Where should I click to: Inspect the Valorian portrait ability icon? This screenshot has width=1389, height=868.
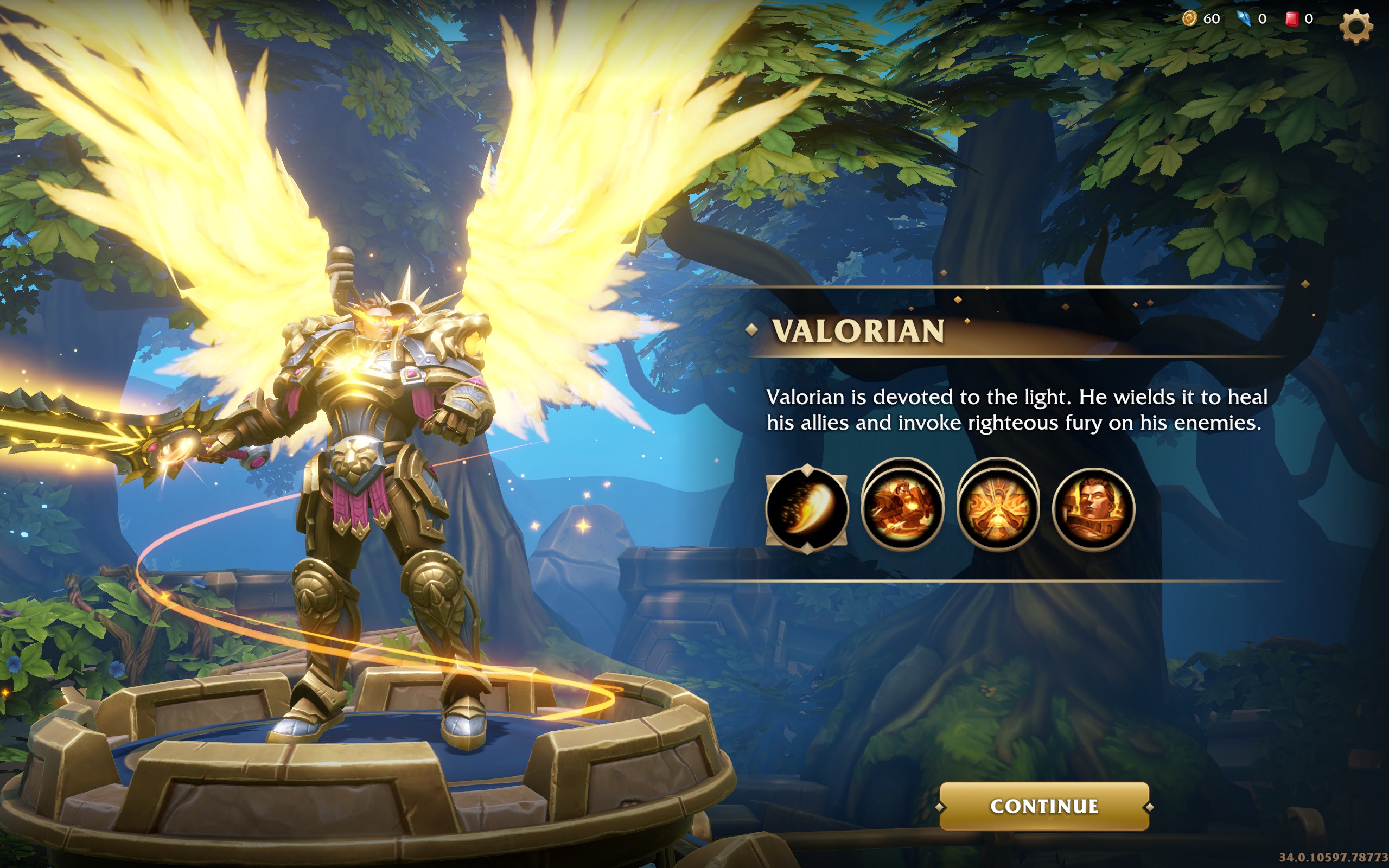coord(1093,508)
